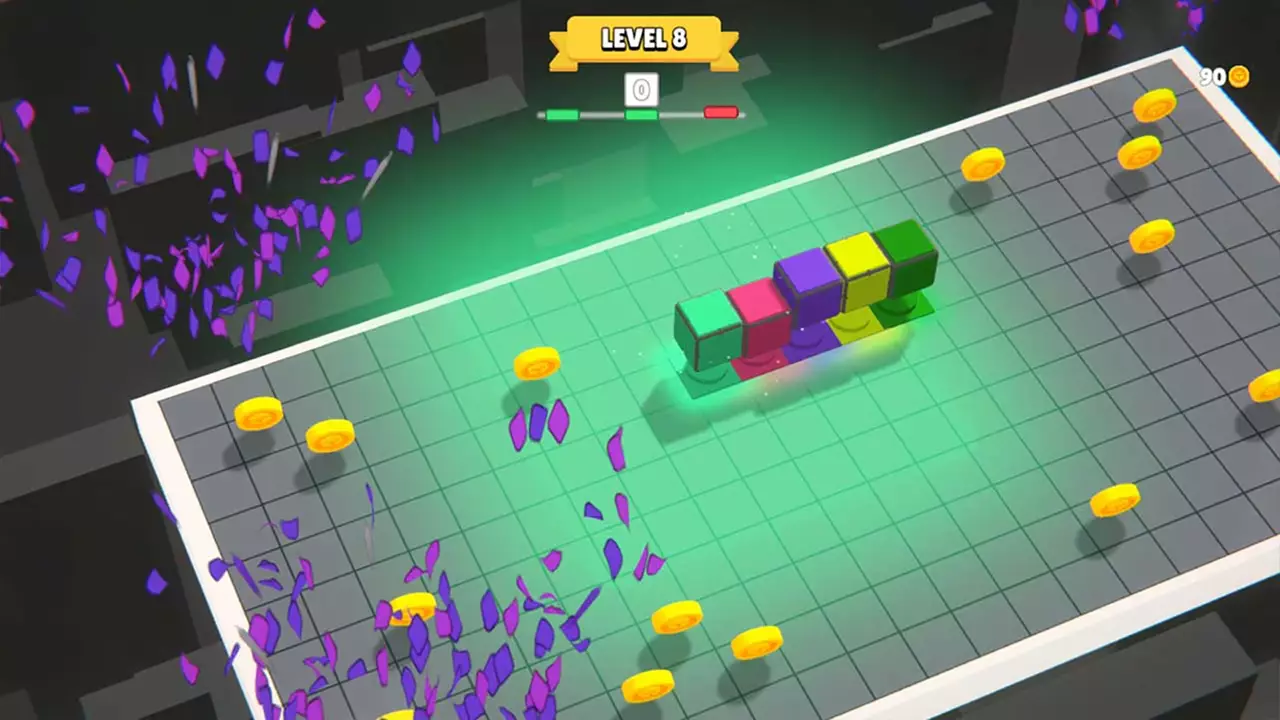1280x720 pixels.
Task: Tap the red finish segment on the progress bar
Action: pos(723,113)
